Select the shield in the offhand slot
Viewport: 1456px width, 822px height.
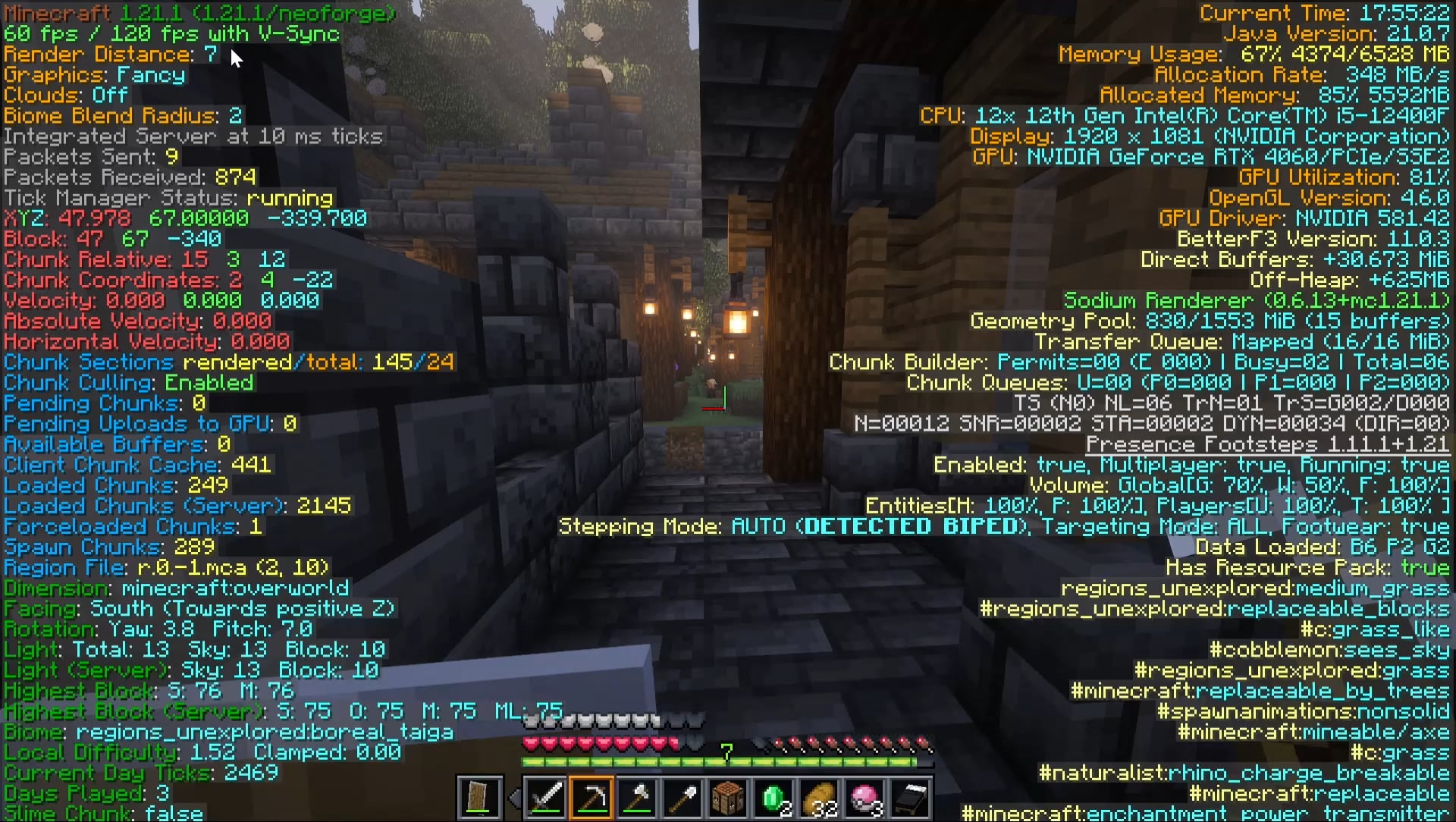(x=479, y=798)
